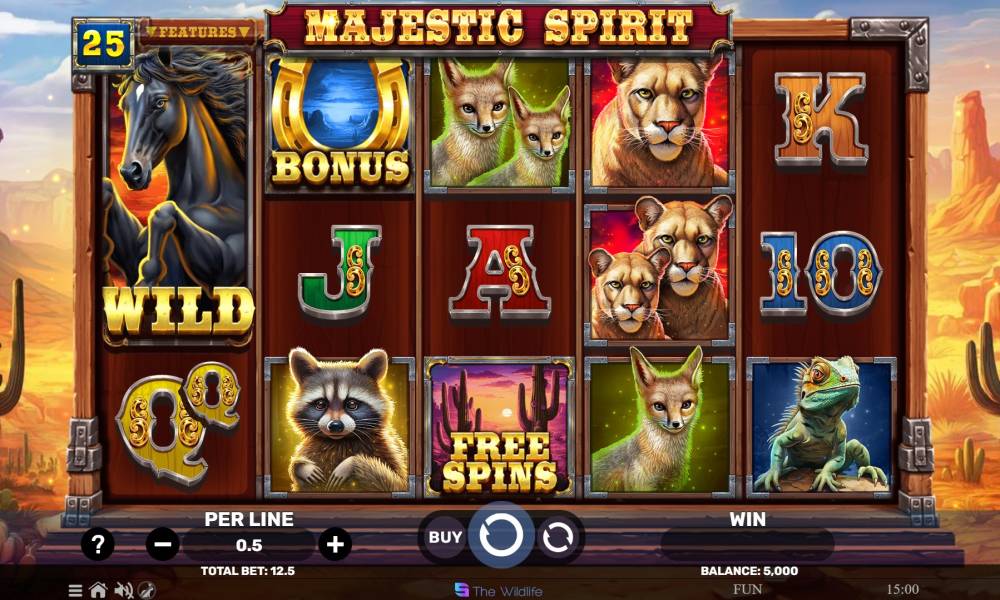Toggle the quick spin rabbit icon
Screen dimensions: 1000x600
pyautogui.click(x=147, y=590)
